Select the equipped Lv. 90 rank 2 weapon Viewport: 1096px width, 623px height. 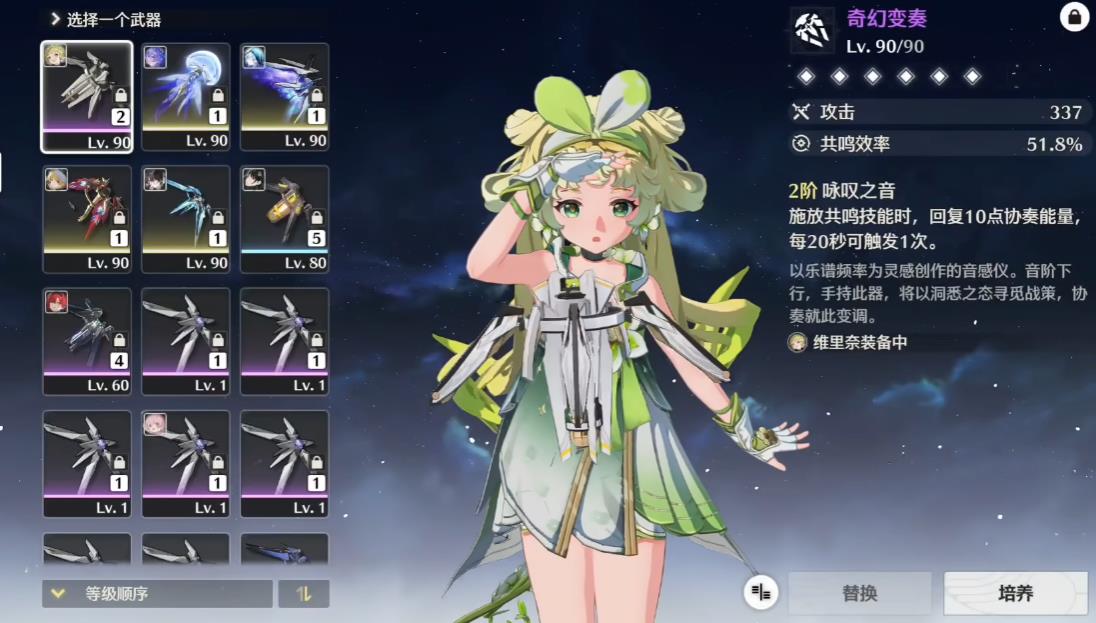[86, 96]
